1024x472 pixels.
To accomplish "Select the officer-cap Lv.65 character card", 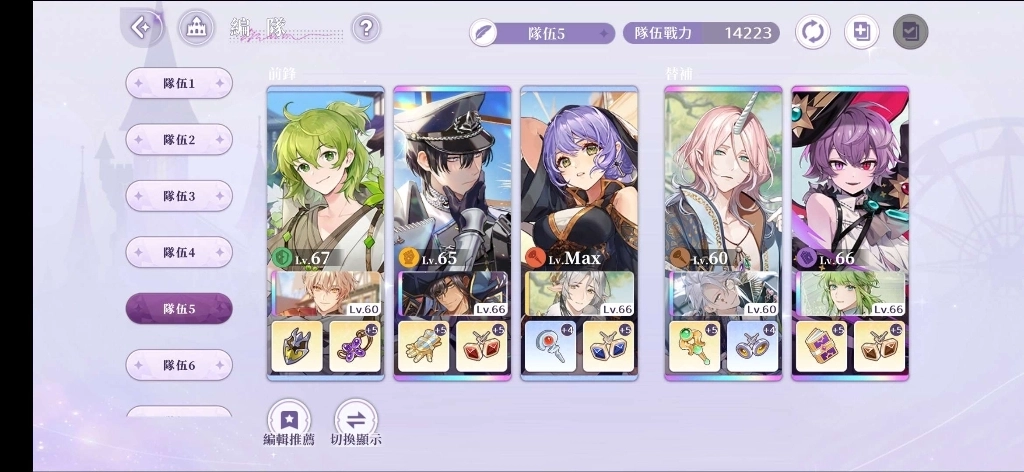I will tap(452, 180).
